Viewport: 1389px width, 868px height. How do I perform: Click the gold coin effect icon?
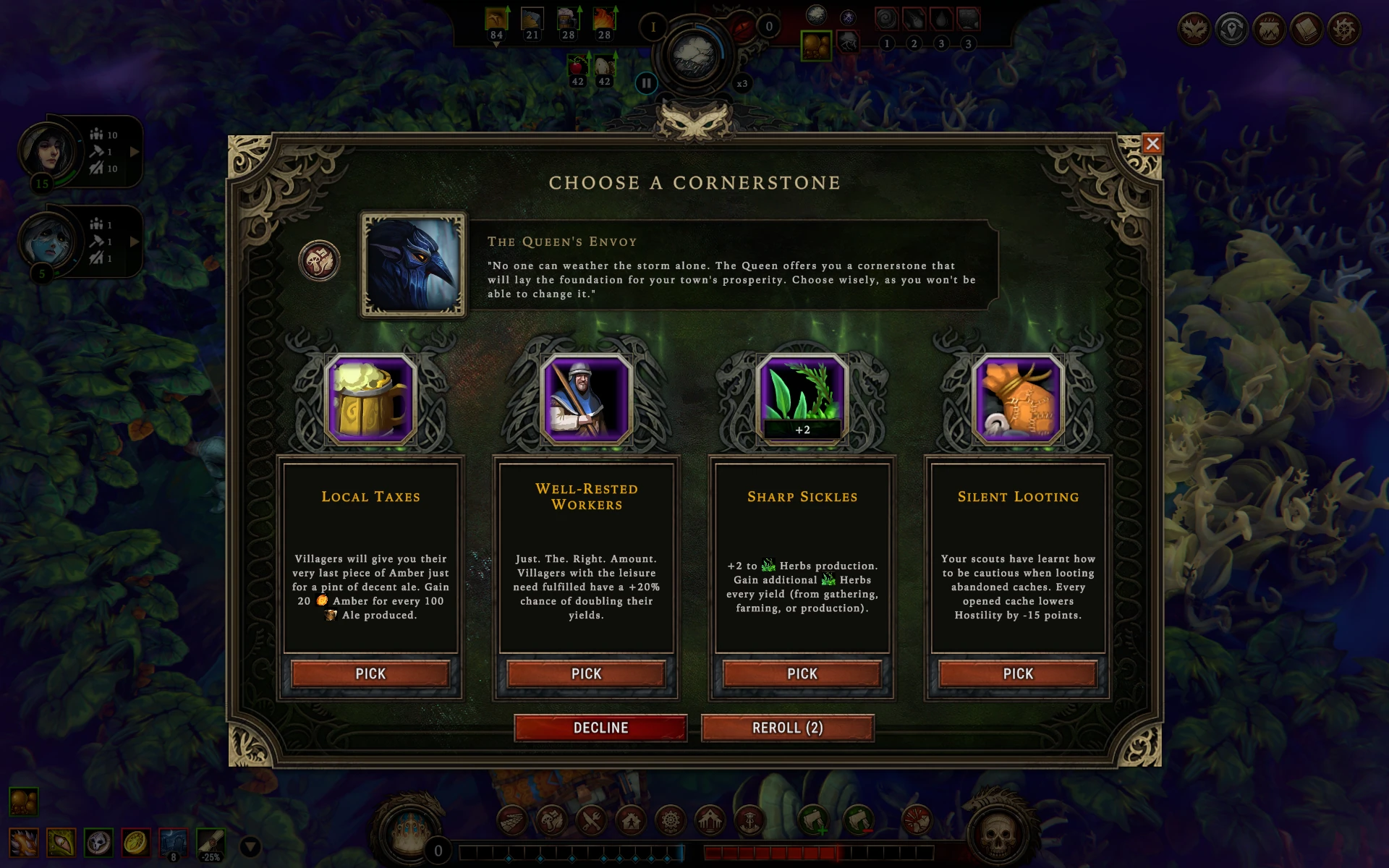tap(135, 843)
